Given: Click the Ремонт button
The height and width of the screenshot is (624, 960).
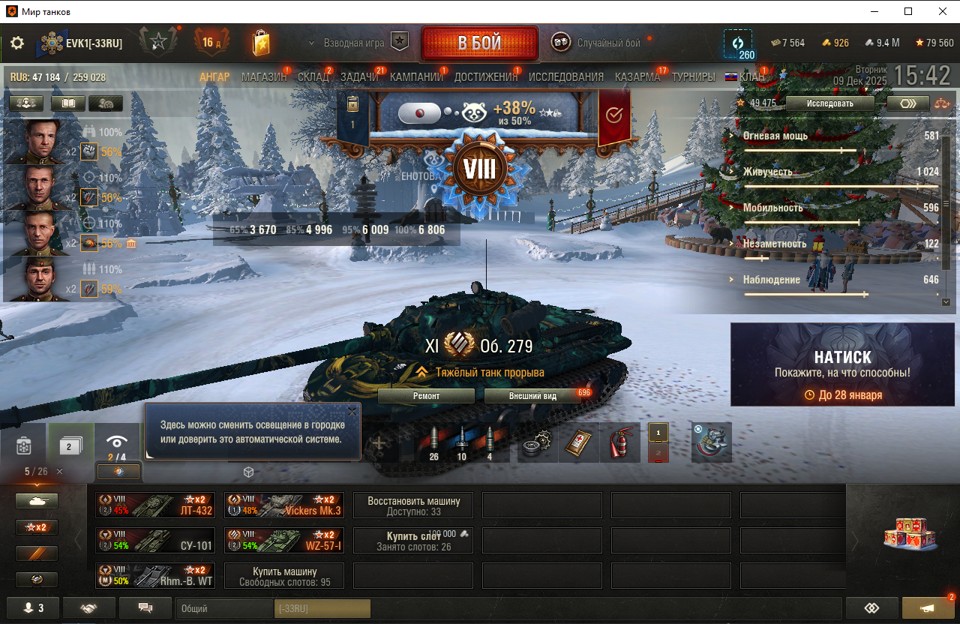Looking at the screenshot, I should coord(426,395).
